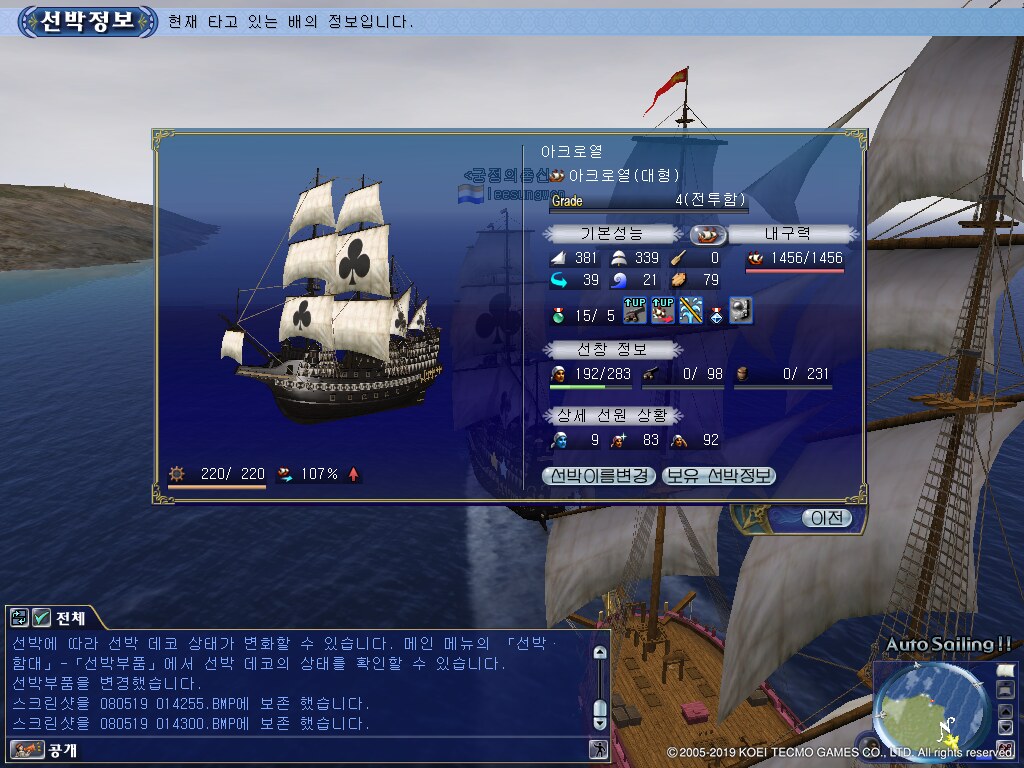
Task: Toggle the ship icon button beside 기본성능
Action: pyautogui.click(x=709, y=234)
